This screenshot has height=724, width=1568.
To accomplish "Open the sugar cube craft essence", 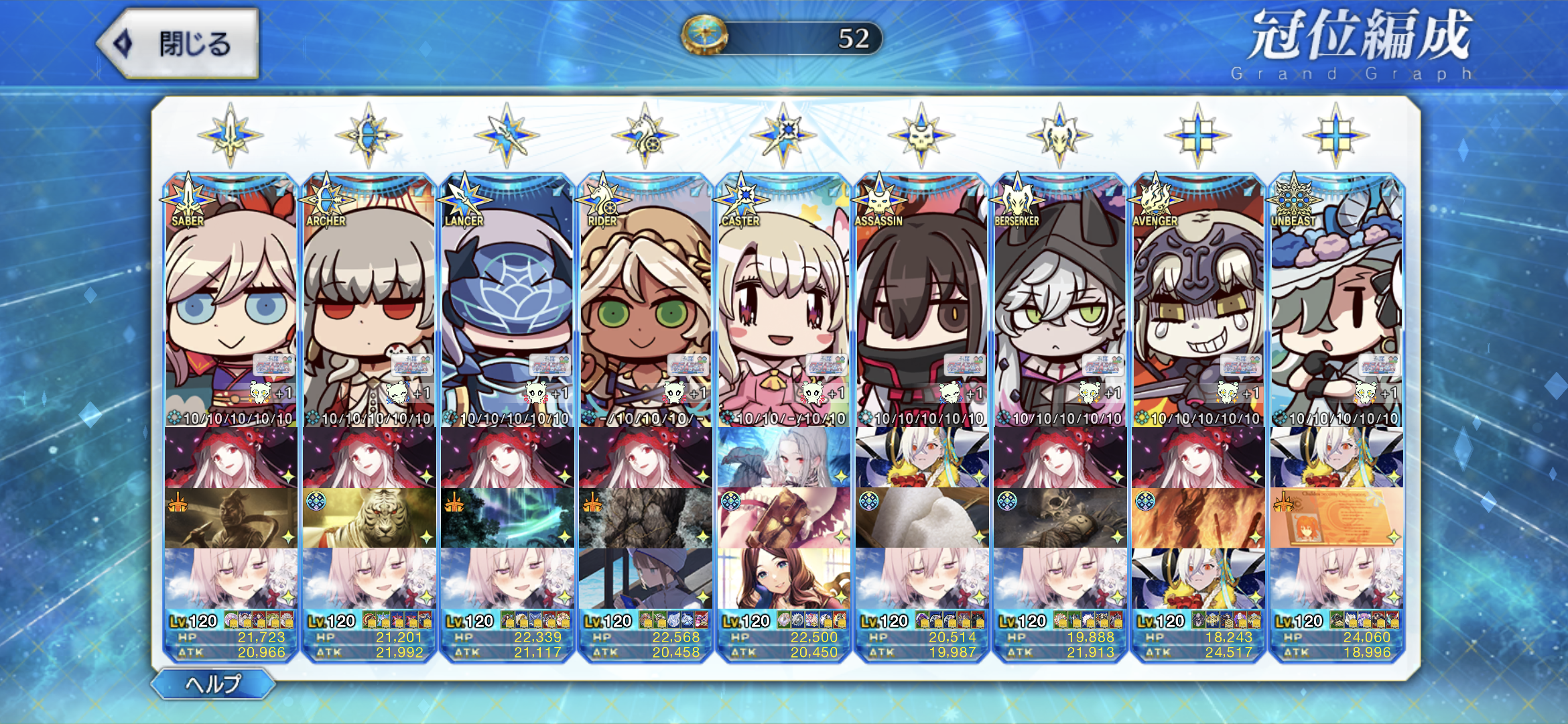I will [921, 518].
